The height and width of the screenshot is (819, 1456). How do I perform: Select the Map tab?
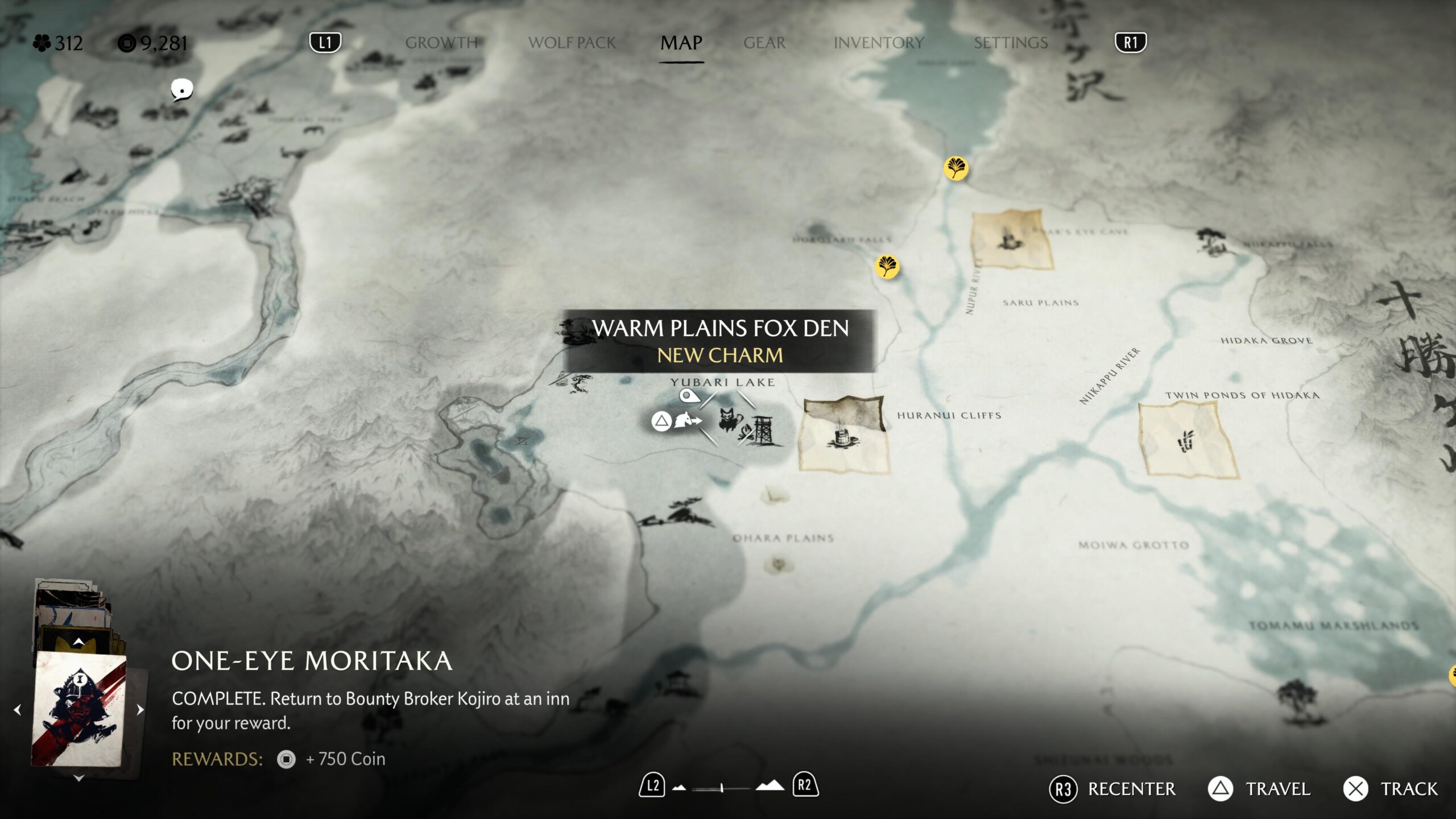[x=681, y=43]
